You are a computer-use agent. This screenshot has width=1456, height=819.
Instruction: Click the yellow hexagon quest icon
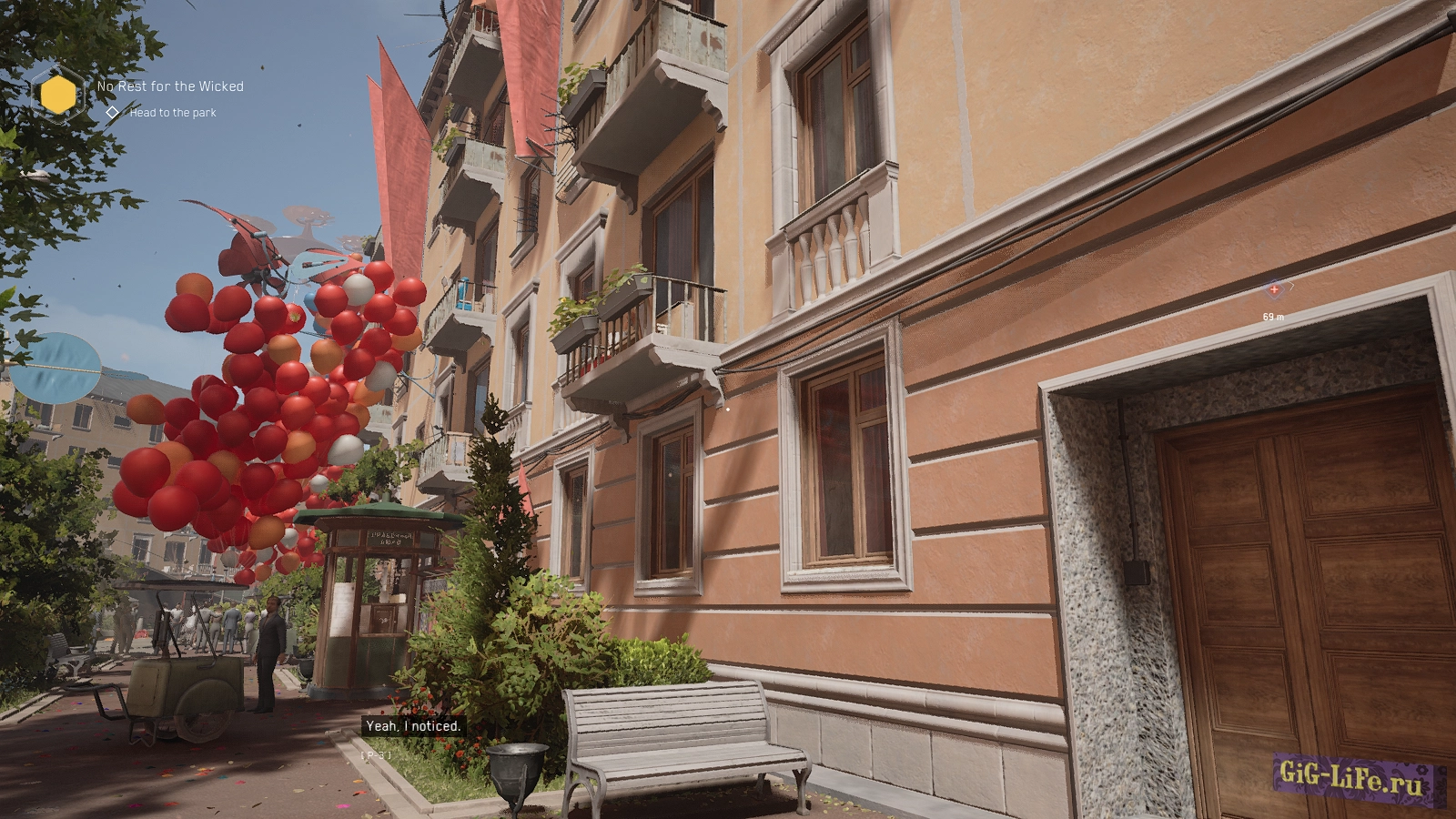pos(59,94)
